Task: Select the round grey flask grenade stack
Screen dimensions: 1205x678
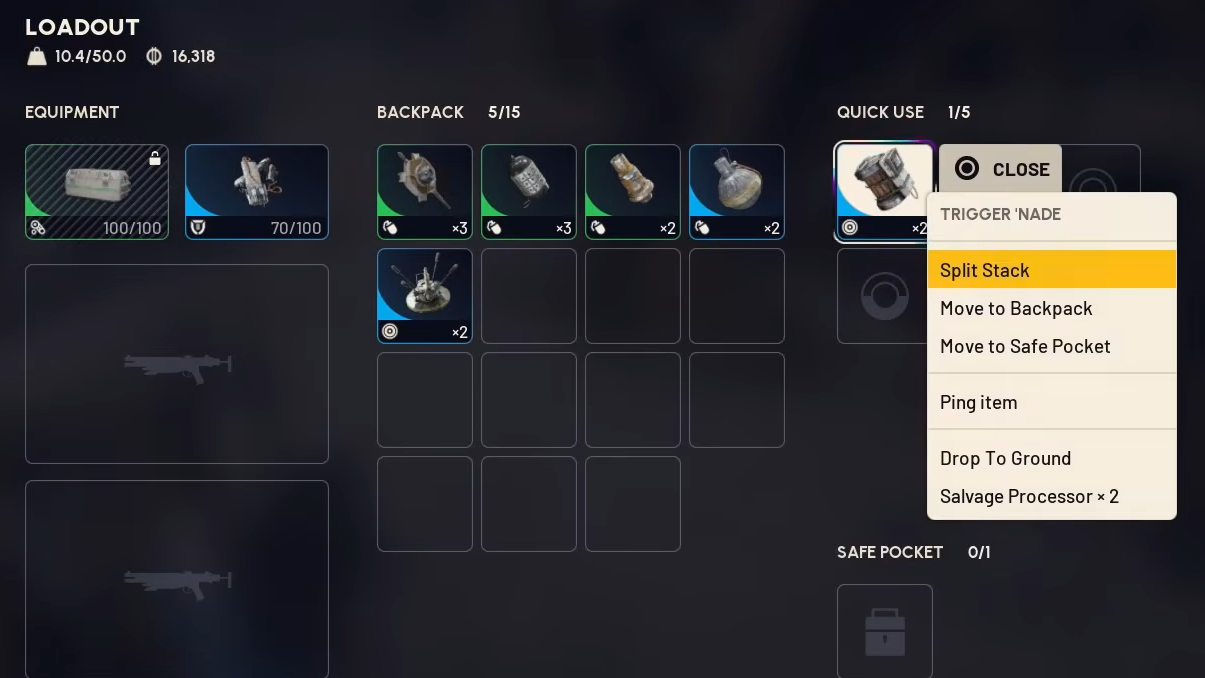Action: 737,192
